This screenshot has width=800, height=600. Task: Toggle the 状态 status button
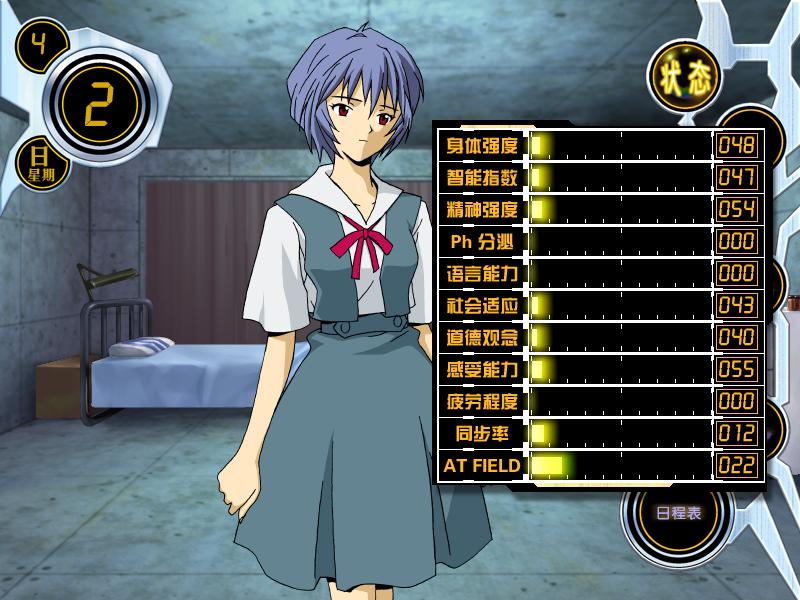pos(684,80)
